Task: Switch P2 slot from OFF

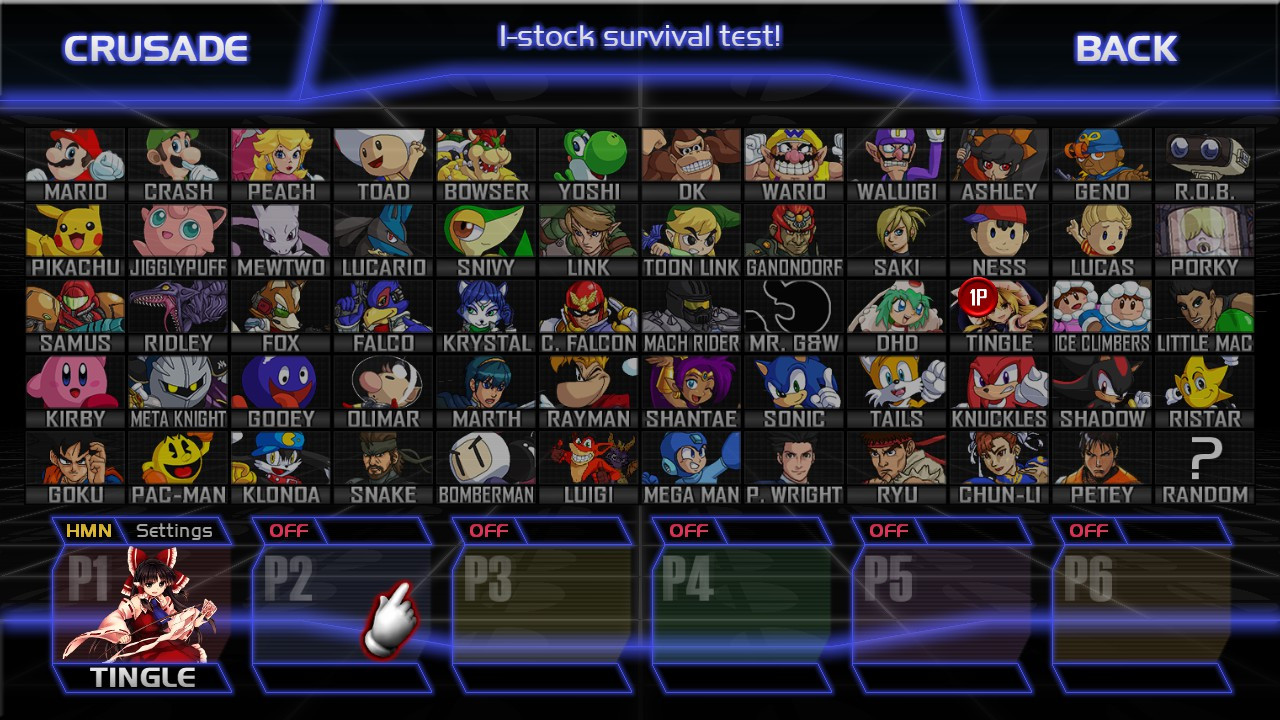Action: (289, 531)
